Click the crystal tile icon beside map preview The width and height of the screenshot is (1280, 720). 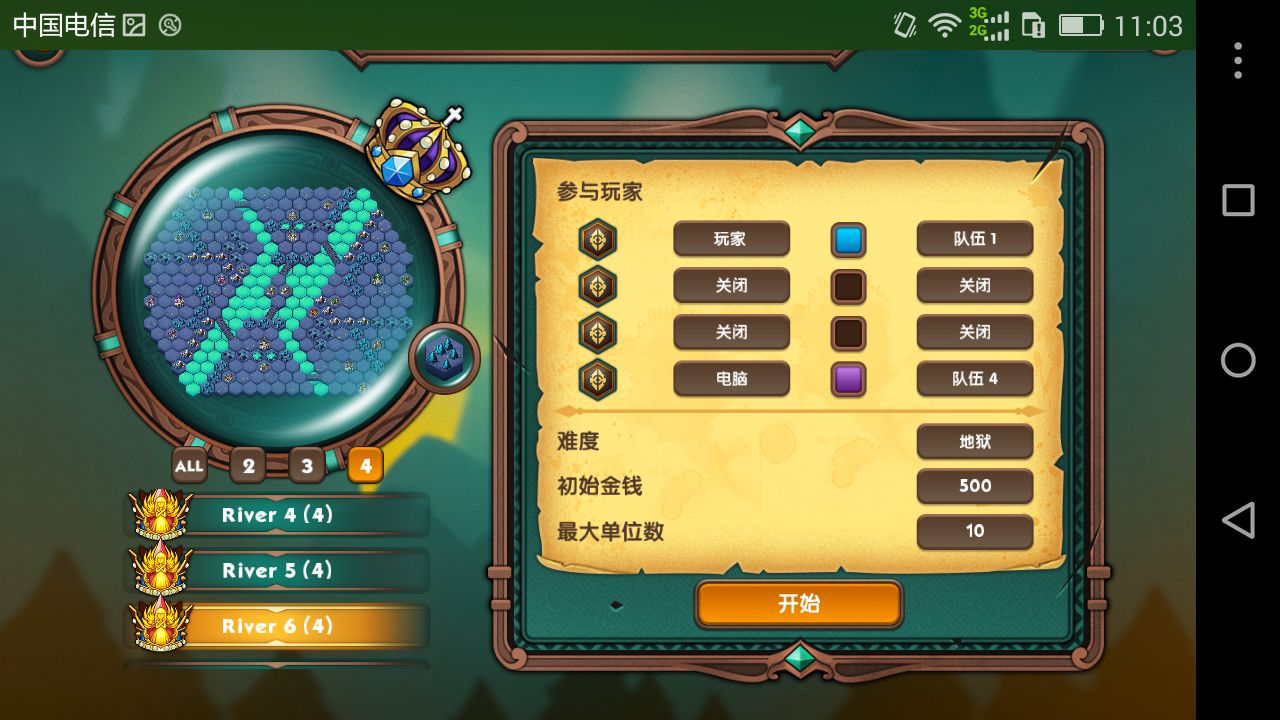(x=444, y=358)
